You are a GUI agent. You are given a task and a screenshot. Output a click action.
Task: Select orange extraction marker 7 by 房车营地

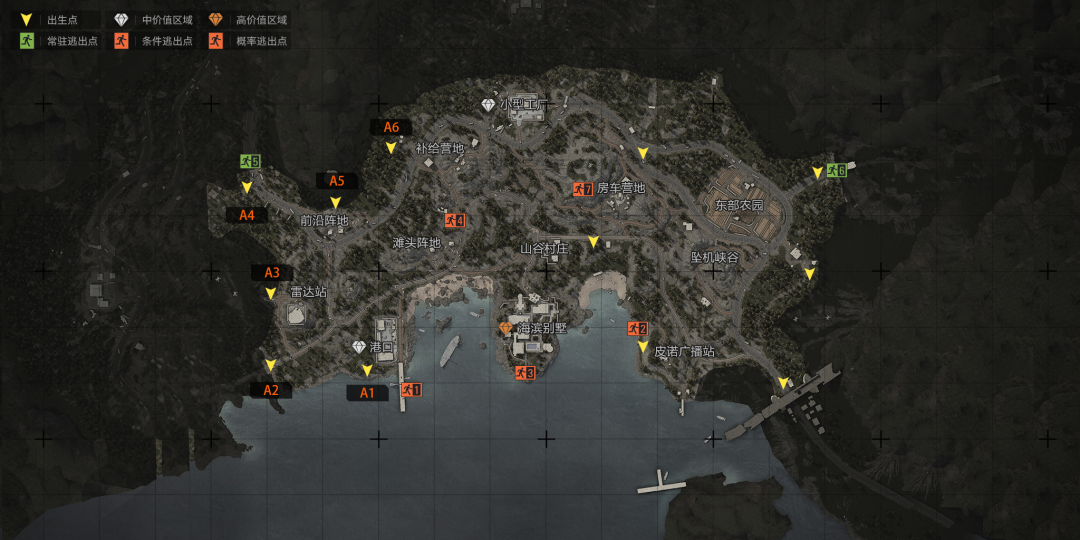tap(583, 188)
